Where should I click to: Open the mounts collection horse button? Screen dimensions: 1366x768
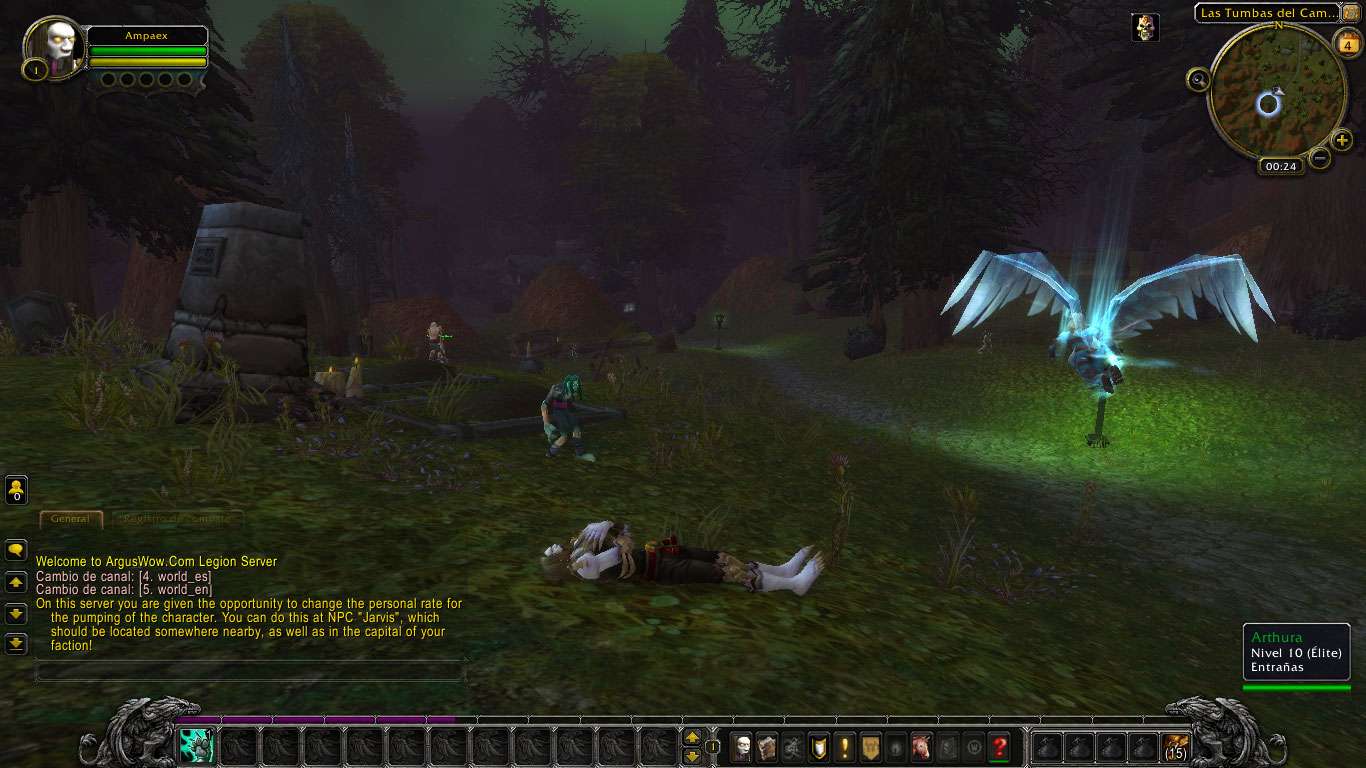point(922,747)
